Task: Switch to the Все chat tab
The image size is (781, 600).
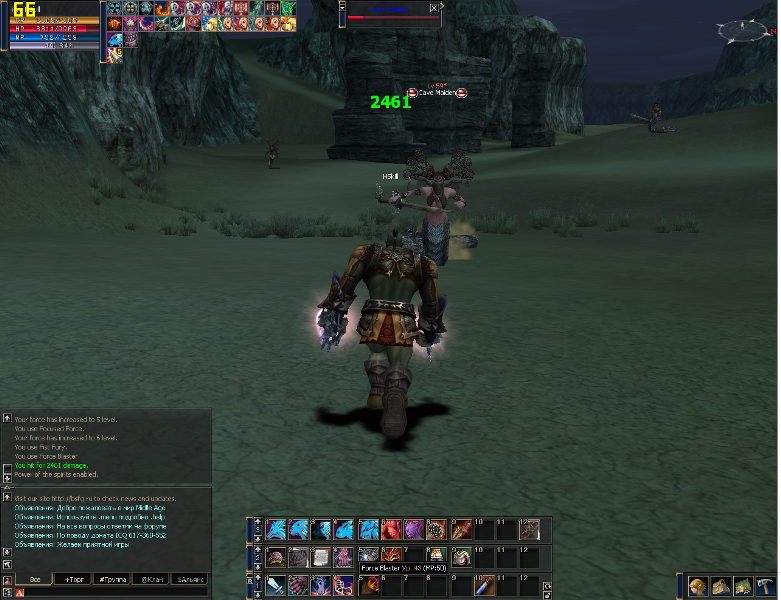Action: (35, 579)
